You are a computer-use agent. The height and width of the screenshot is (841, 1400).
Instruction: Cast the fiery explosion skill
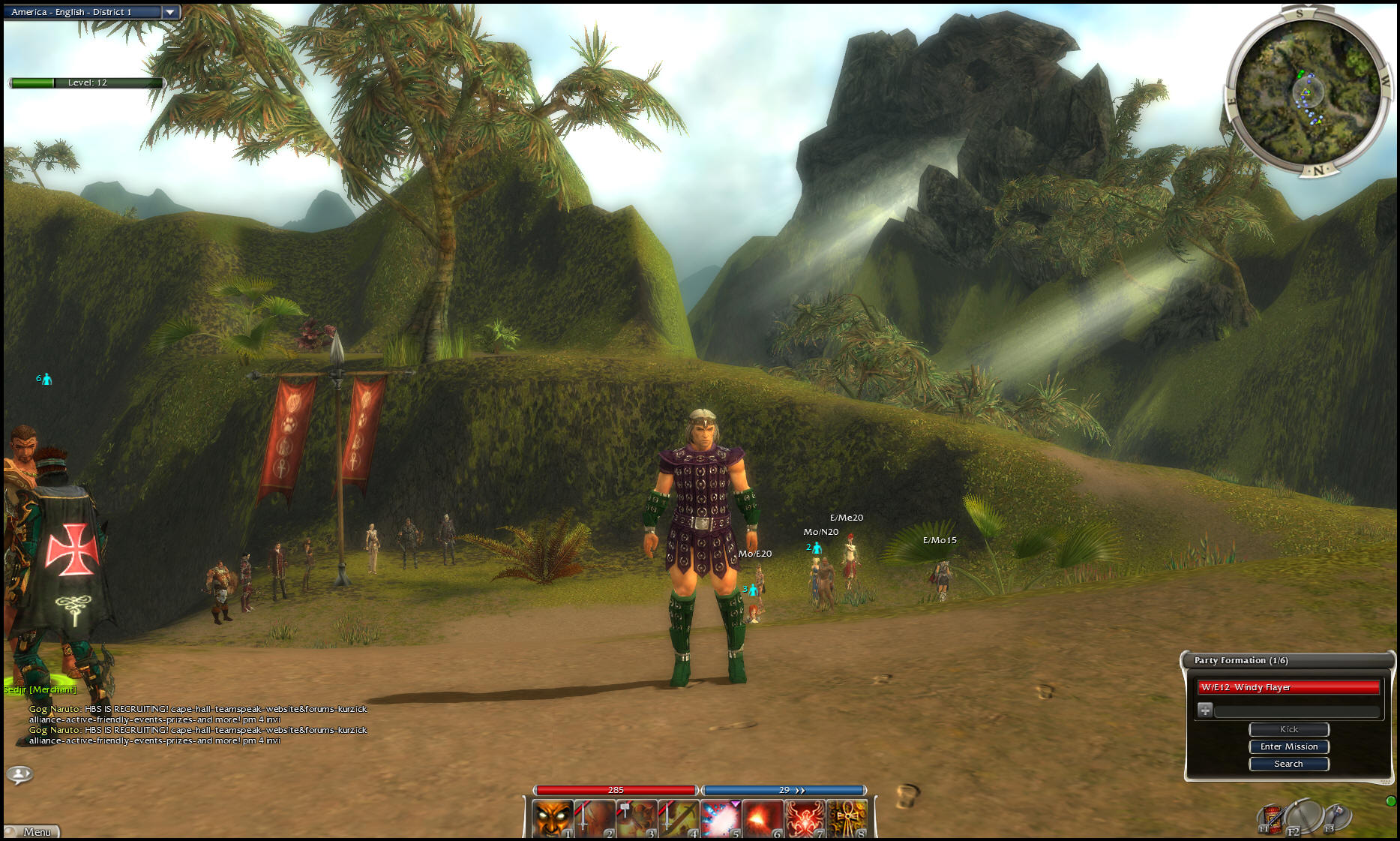(763, 818)
